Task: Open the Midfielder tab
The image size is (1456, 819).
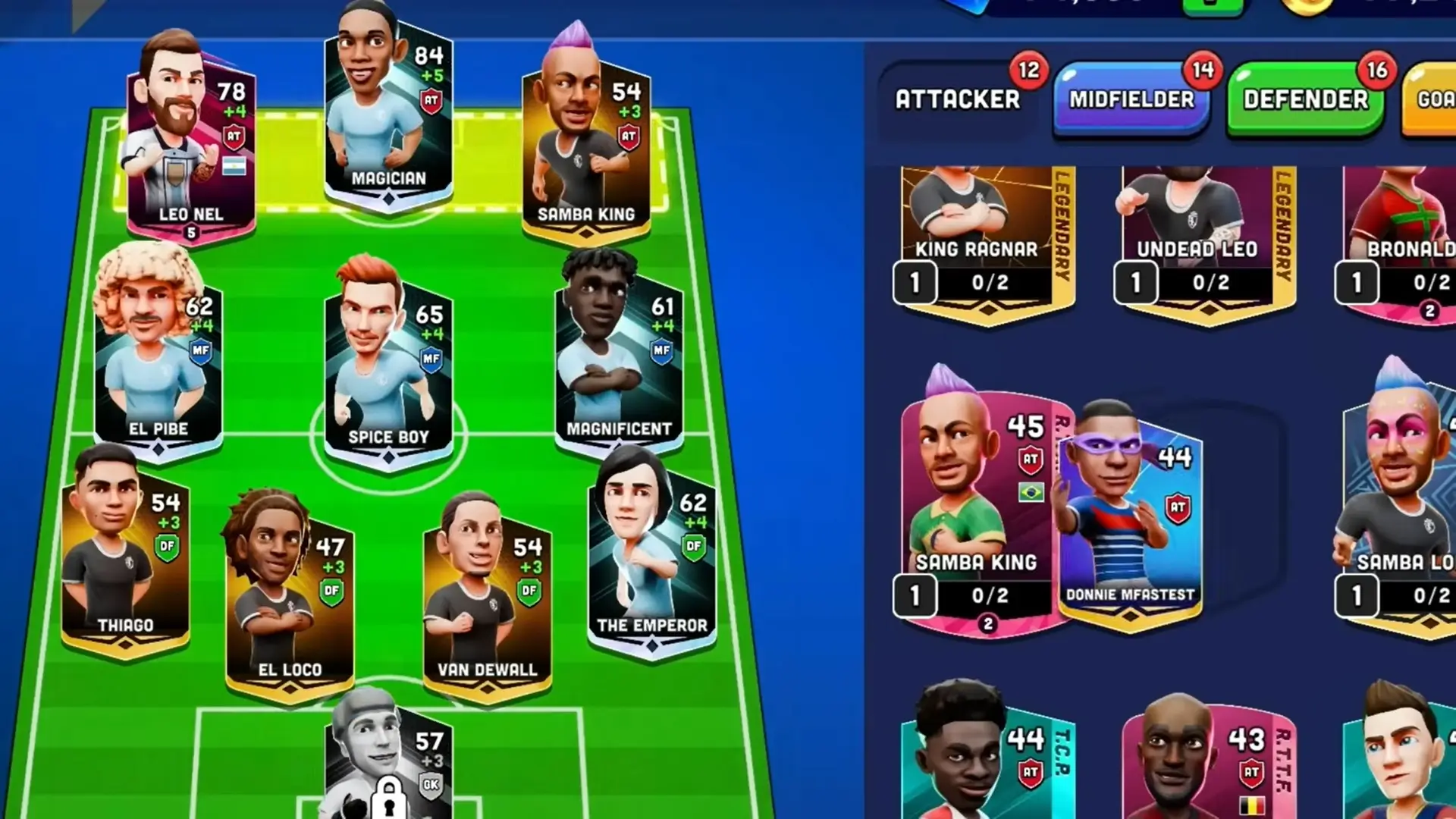Action: coord(1131,99)
